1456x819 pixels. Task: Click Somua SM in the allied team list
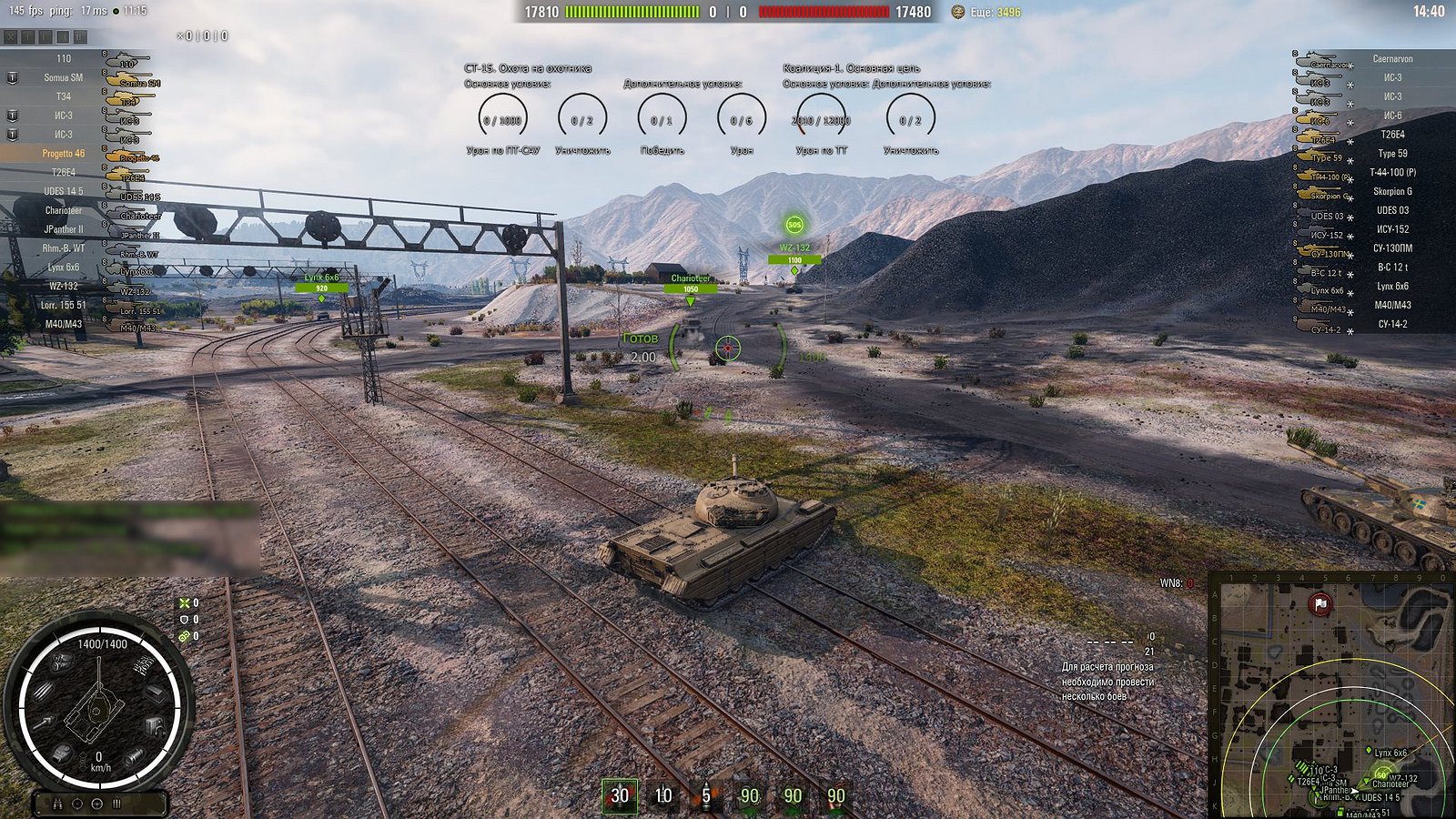[63, 77]
